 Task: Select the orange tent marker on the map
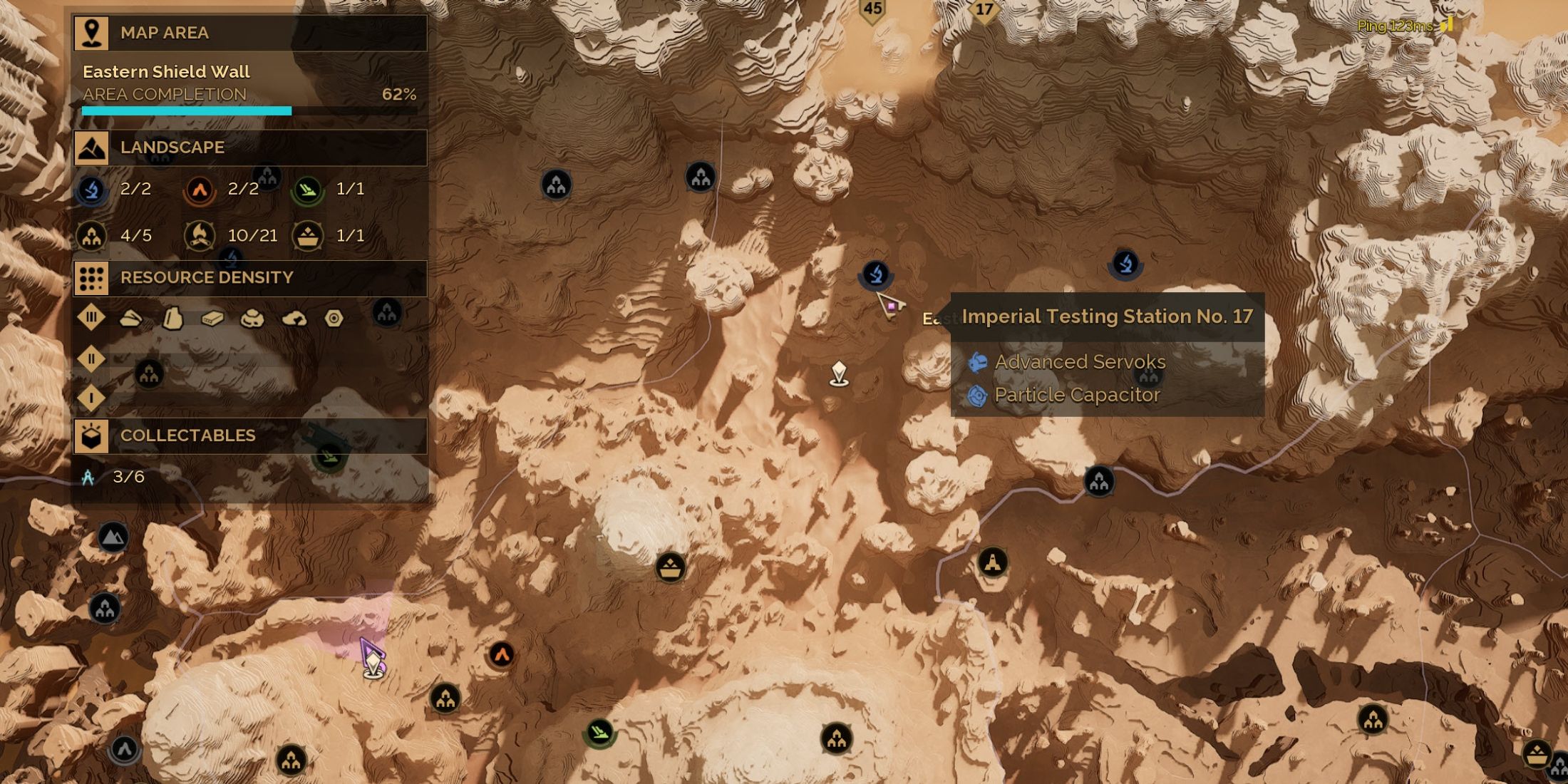[x=502, y=654]
